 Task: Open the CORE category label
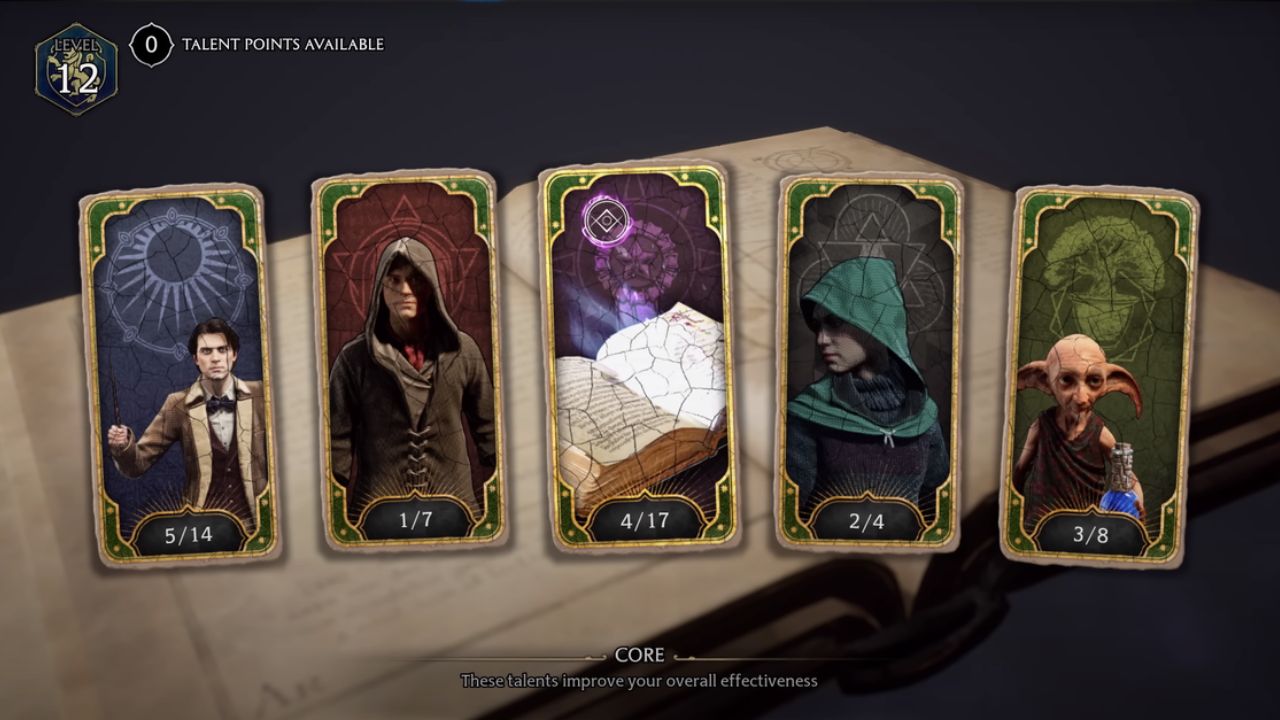pyautogui.click(x=641, y=655)
